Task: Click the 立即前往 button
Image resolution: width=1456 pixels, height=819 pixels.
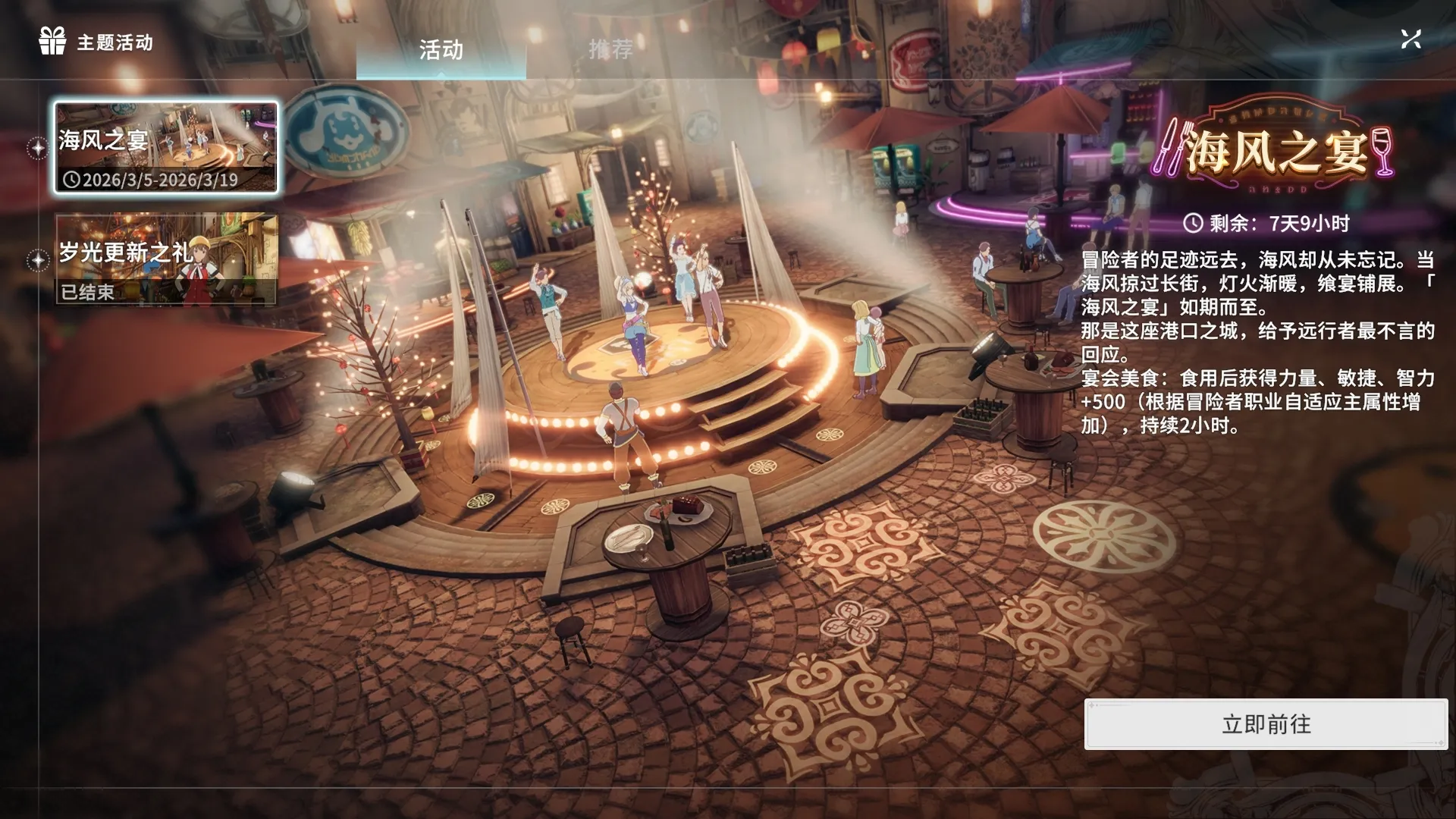Action: point(1265,724)
